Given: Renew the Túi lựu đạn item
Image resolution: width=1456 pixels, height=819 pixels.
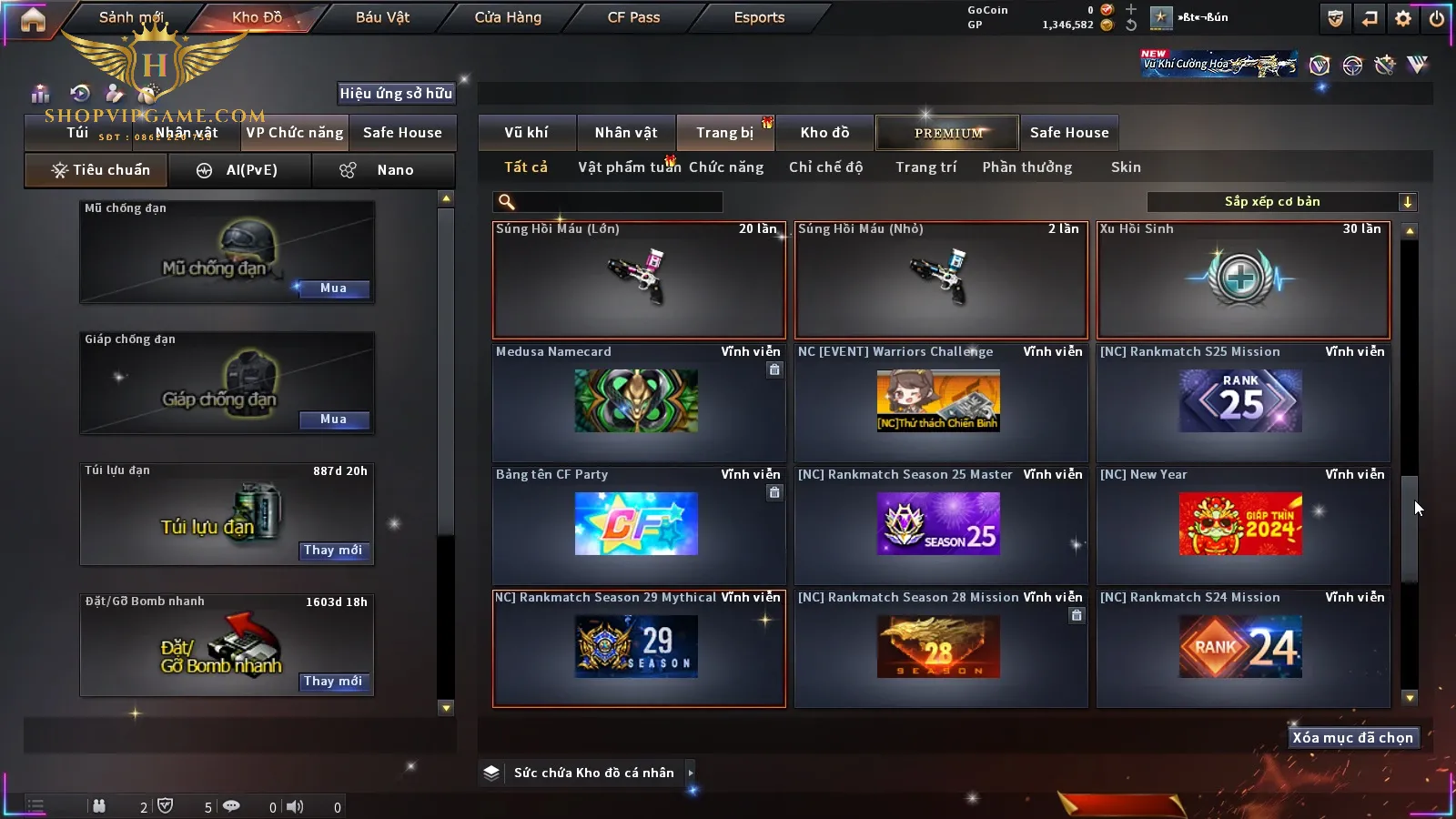Looking at the screenshot, I should tap(333, 551).
